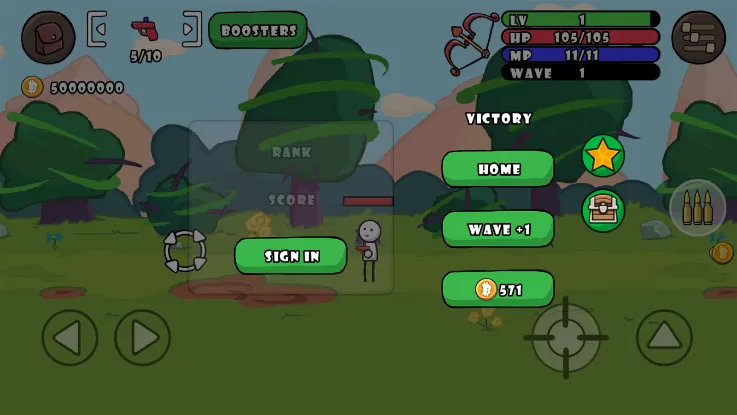Collect the 571 coin reward
This screenshot has height=415, width=737.
pyautogui.click(x=498, y=290)
